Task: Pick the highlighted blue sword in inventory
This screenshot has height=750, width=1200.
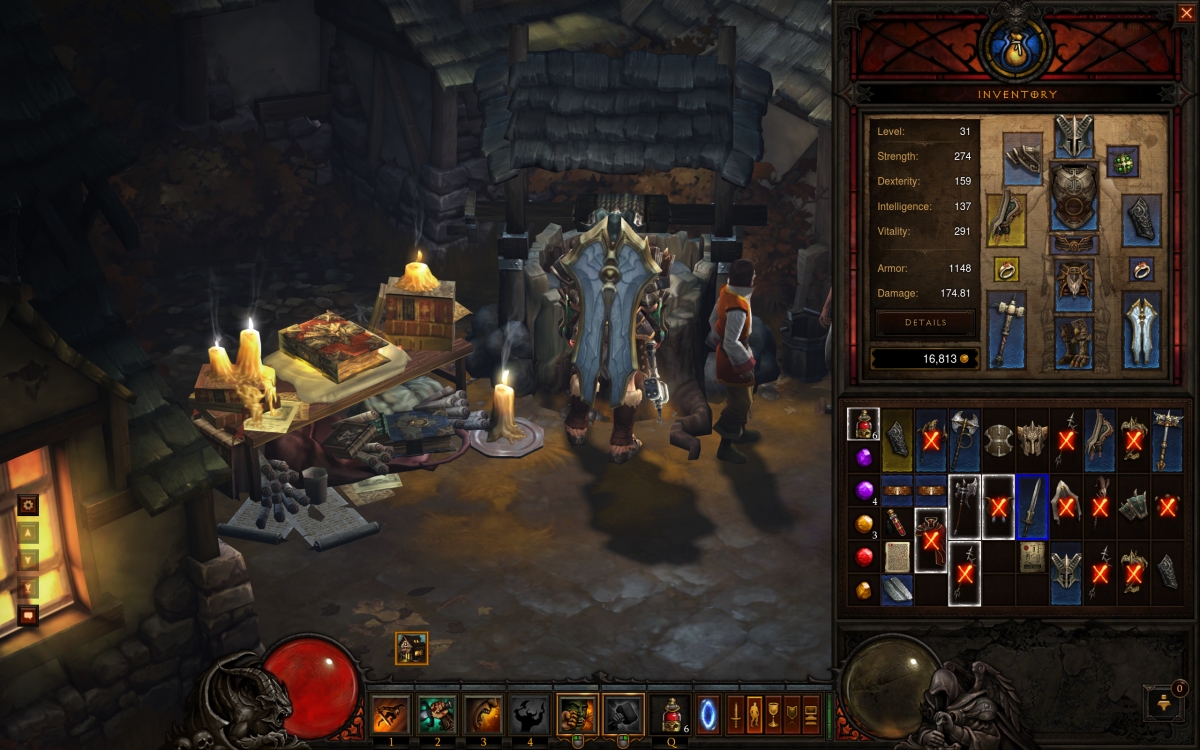Action: point(1032,507)
